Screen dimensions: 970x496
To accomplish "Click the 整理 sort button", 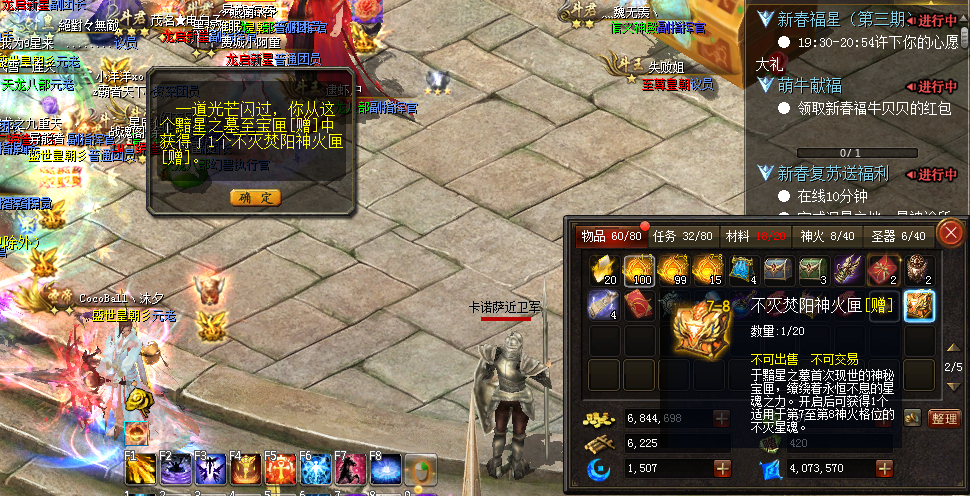I will (944, 418).
